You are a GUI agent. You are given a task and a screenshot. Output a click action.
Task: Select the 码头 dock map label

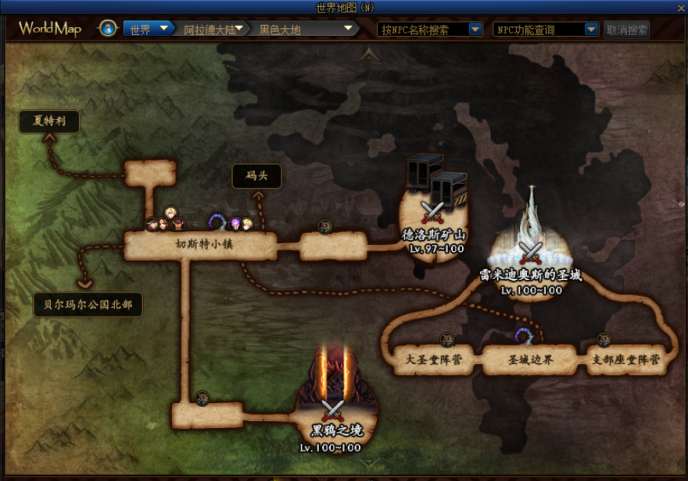click(x=257, y=176)
